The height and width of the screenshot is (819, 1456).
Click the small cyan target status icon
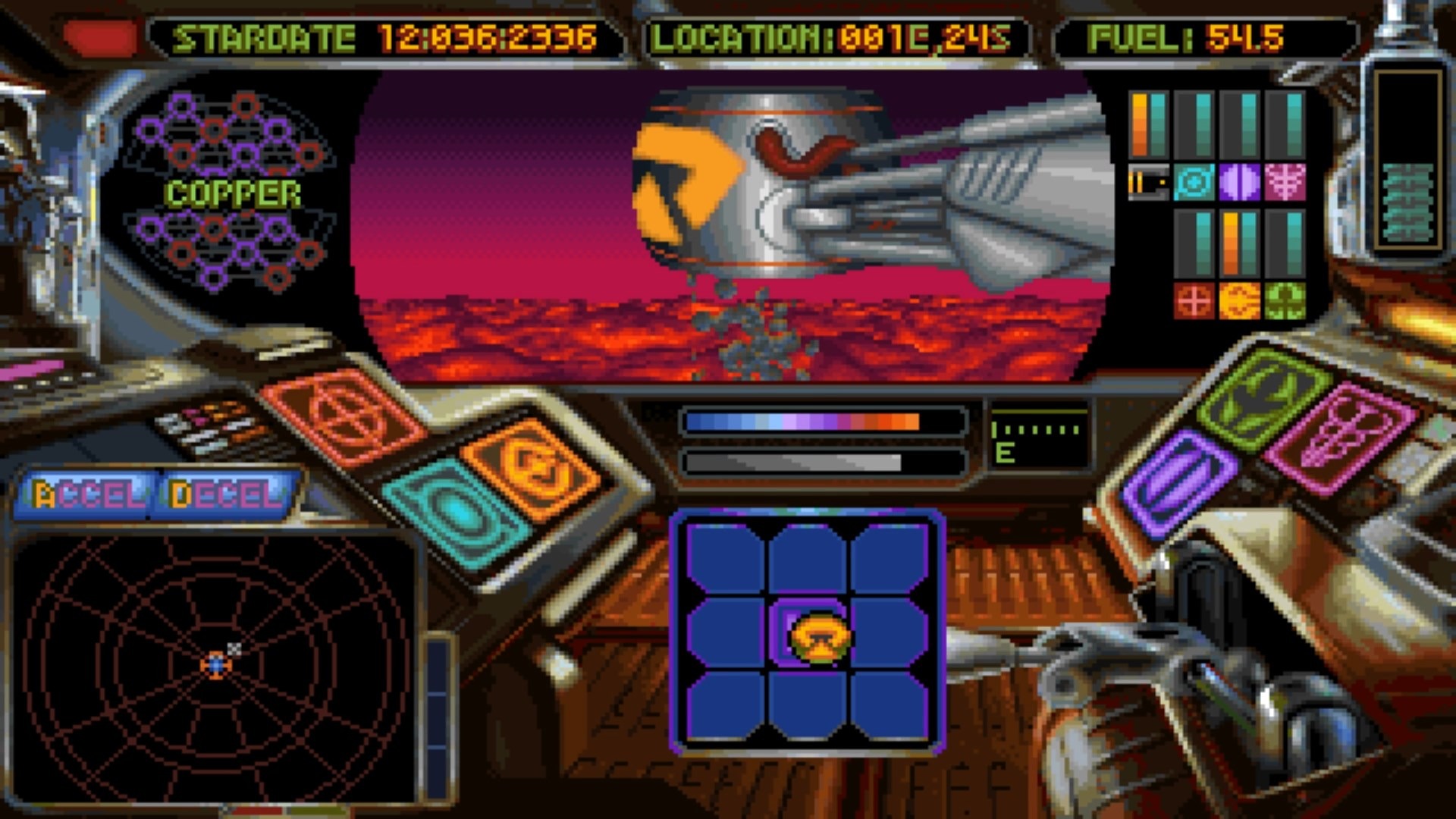click(x=1194, y=183)
